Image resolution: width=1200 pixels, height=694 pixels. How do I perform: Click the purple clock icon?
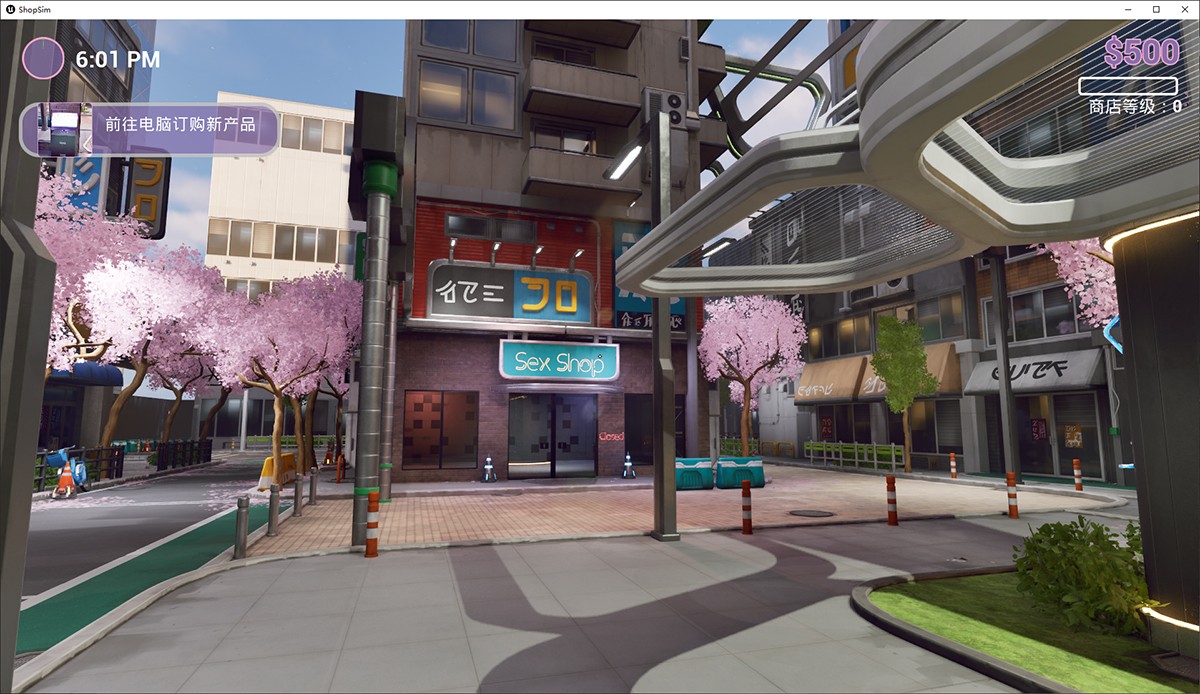point(43,59)
